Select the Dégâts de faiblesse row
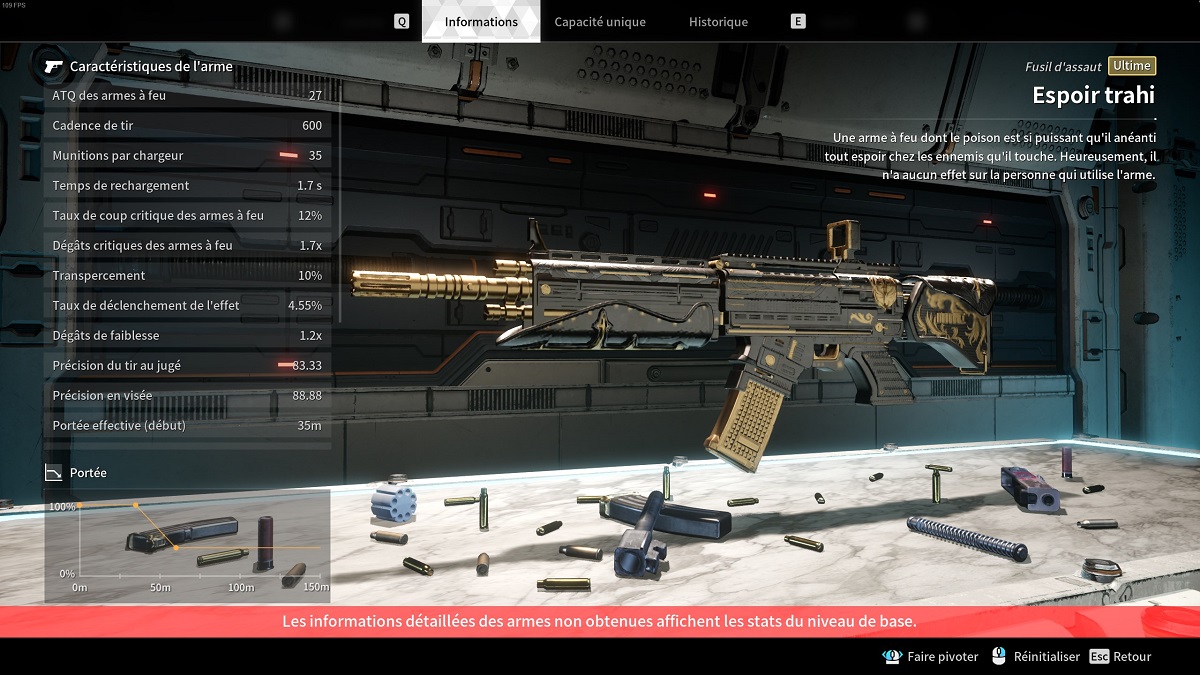The height and width of the screenshot is (675, 1200). (x=187, y=335)
